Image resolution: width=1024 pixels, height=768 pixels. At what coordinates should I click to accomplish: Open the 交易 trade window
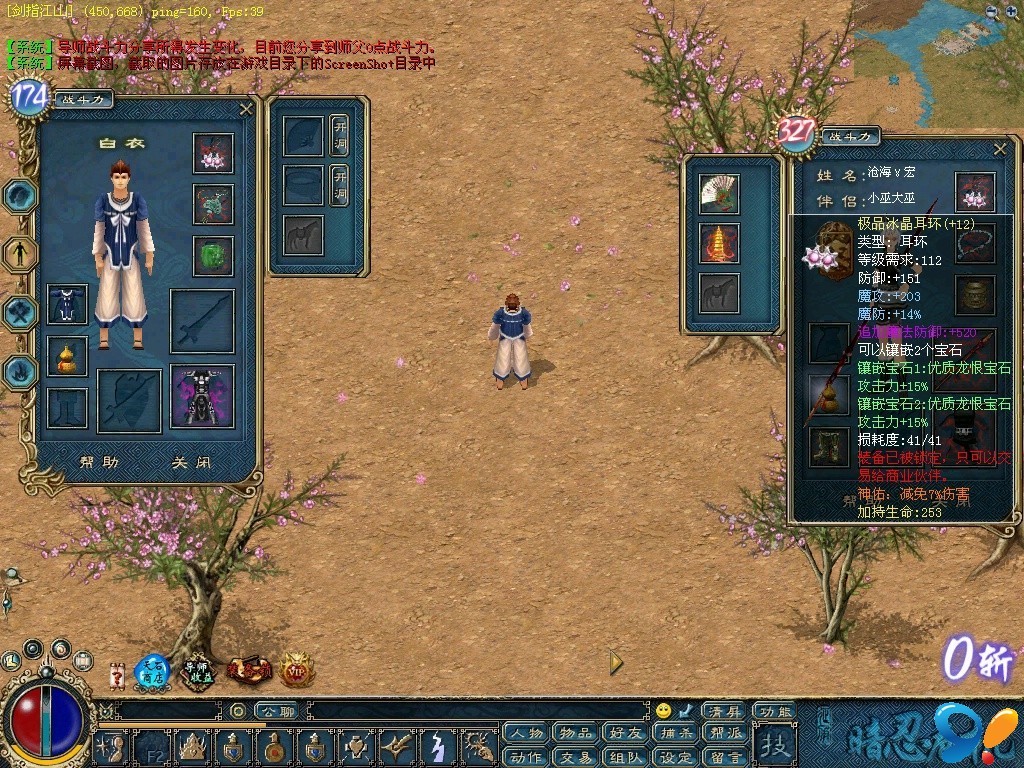coord(575,757)
